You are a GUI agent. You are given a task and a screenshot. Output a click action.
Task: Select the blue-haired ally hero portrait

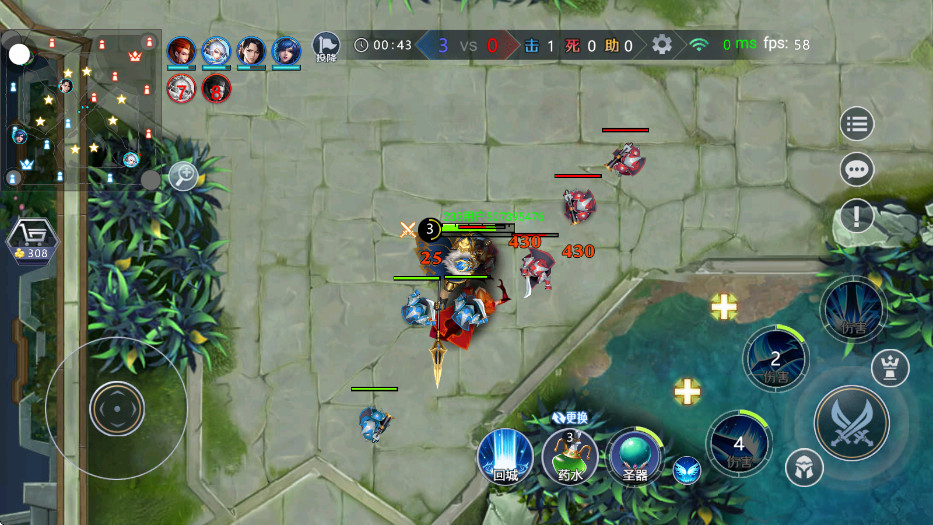point(286,50)
